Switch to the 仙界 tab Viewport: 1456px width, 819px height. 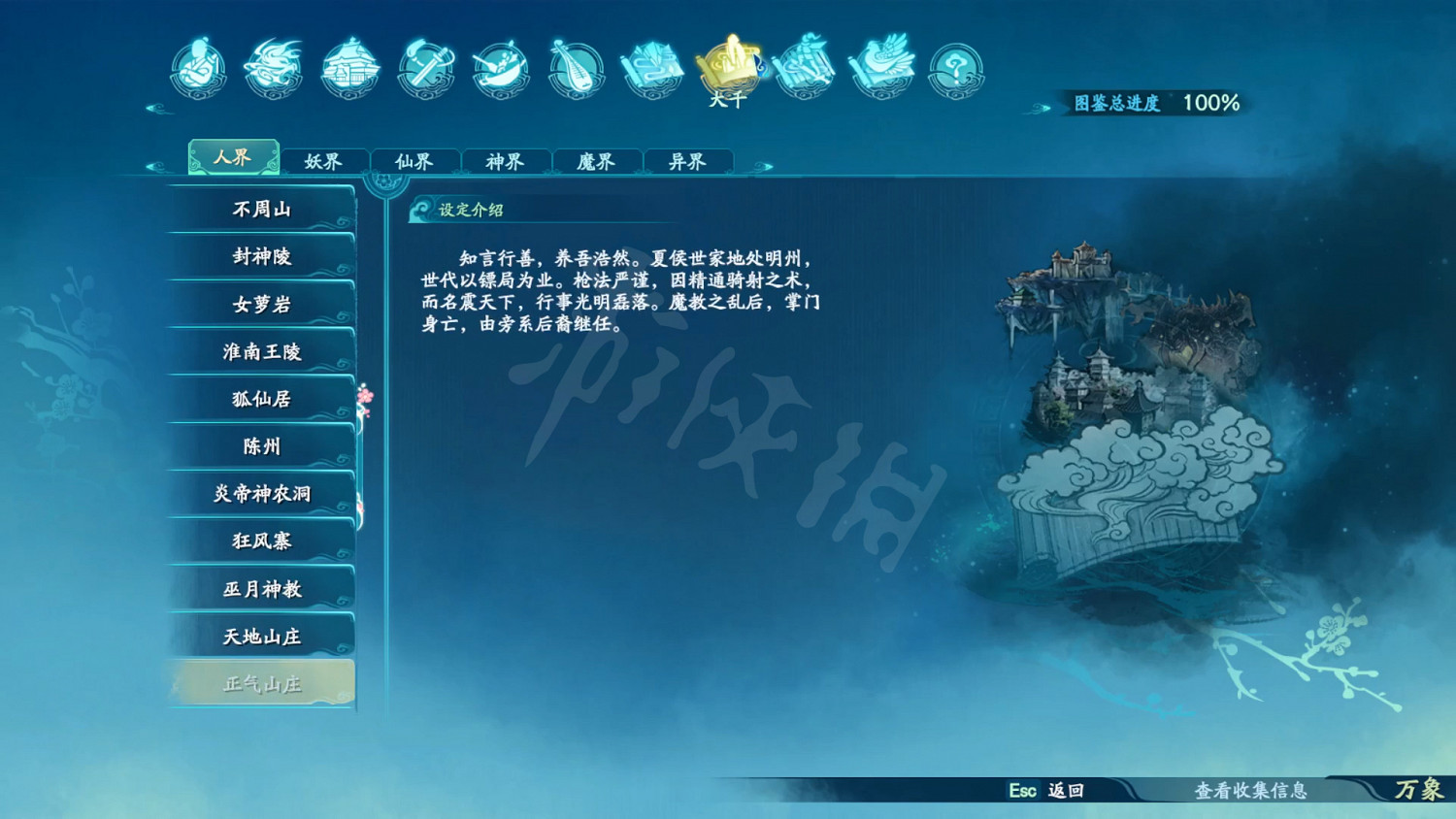pyautogui.click(x=414, y=161)
